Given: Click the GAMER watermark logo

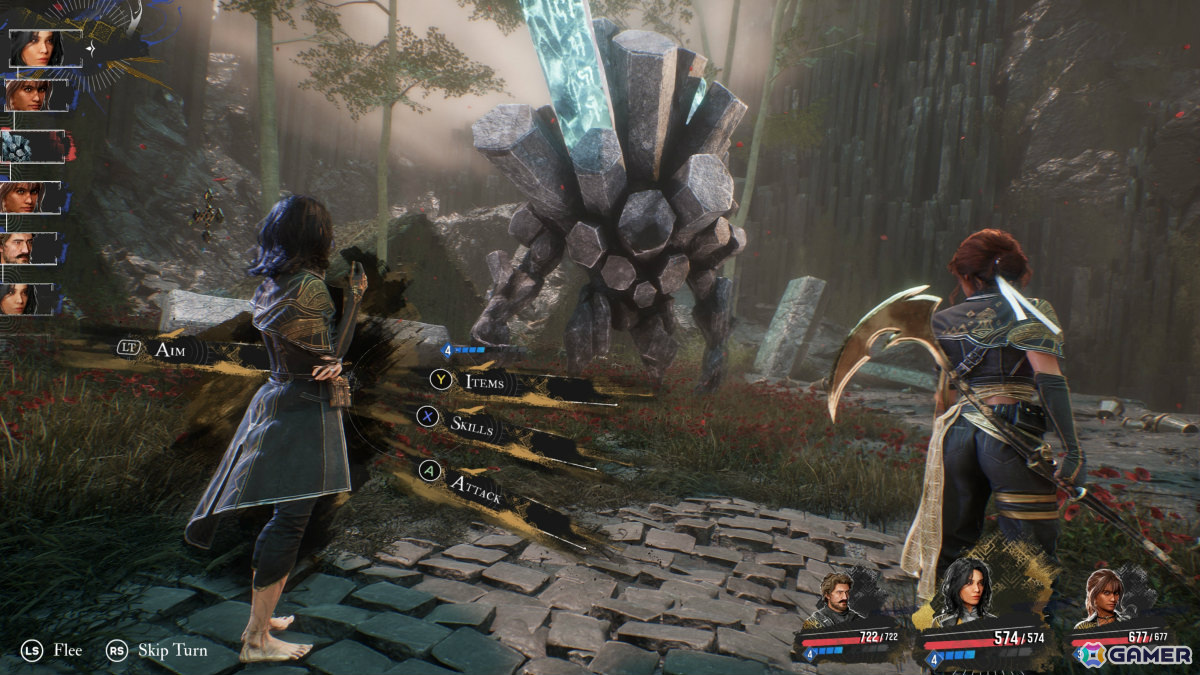Looking at the screenshot, I should tap(1135, 655).
